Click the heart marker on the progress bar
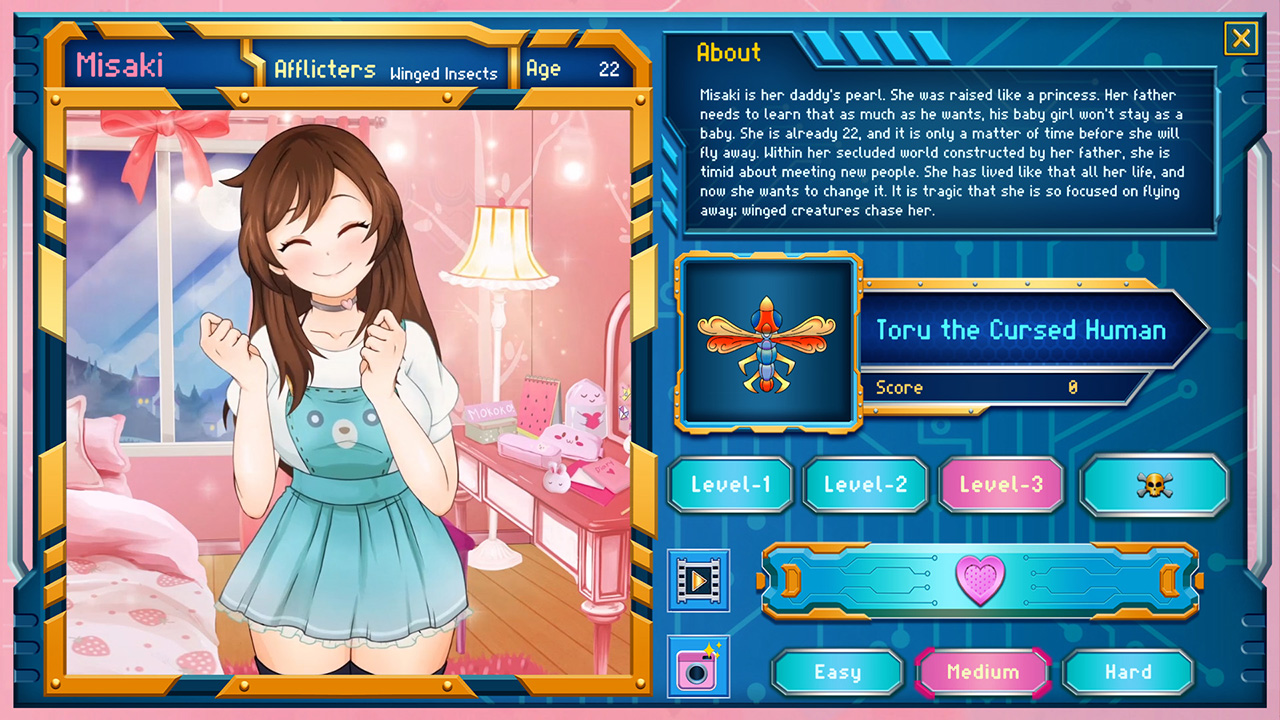Image resolution: width=1280 pixels, height=720 pixels. pyautogui.click(x=980, y=582)
